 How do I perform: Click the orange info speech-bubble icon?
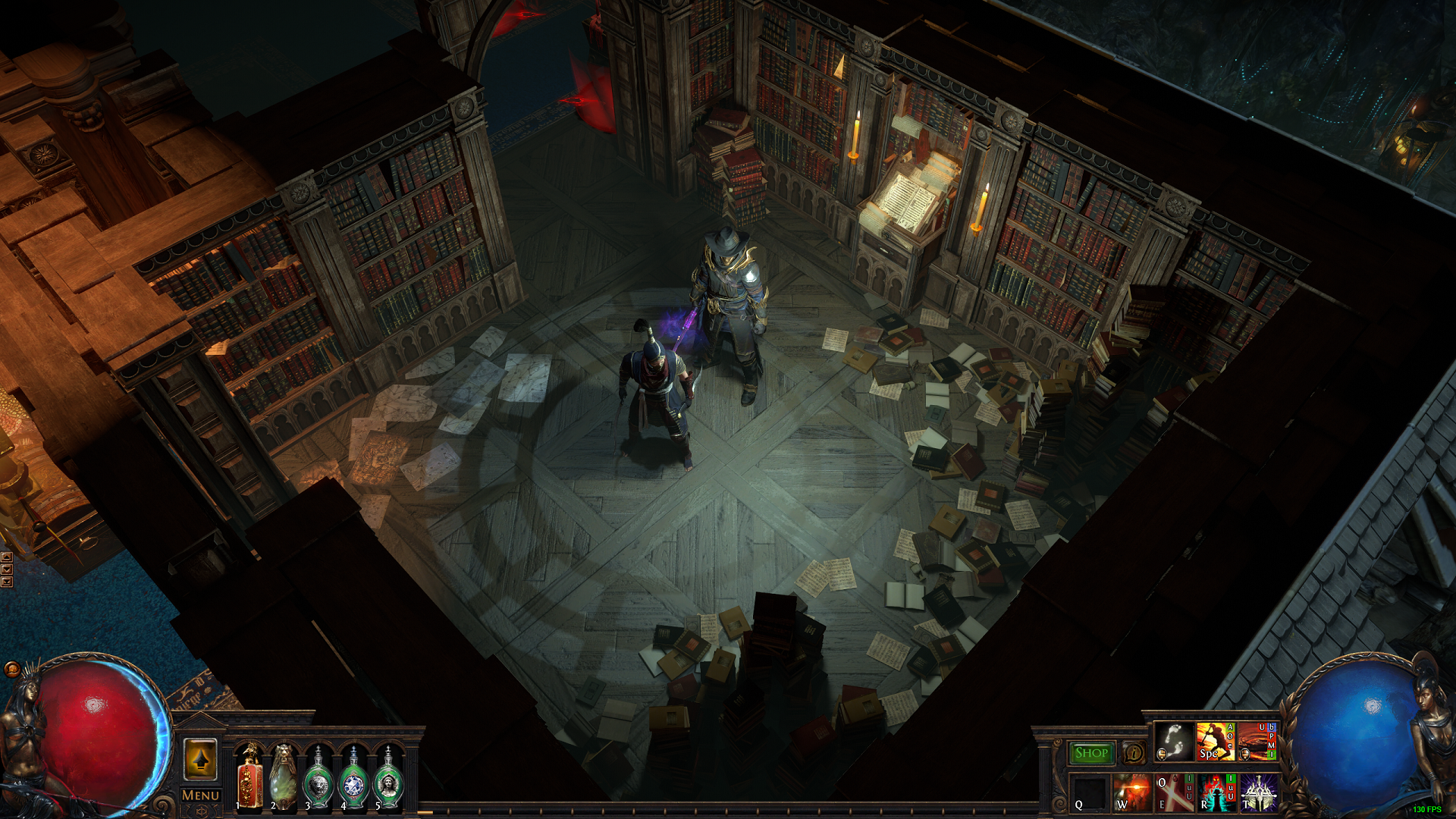click(x=1134, y=753)
